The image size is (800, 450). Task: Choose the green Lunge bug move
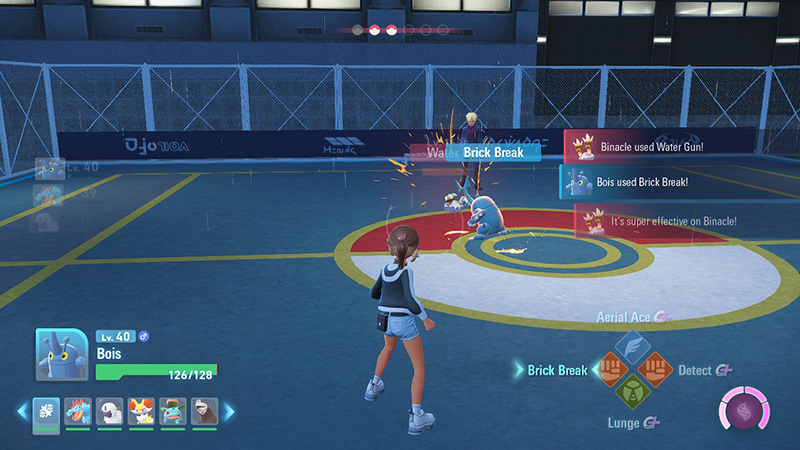tap(632, 393)
